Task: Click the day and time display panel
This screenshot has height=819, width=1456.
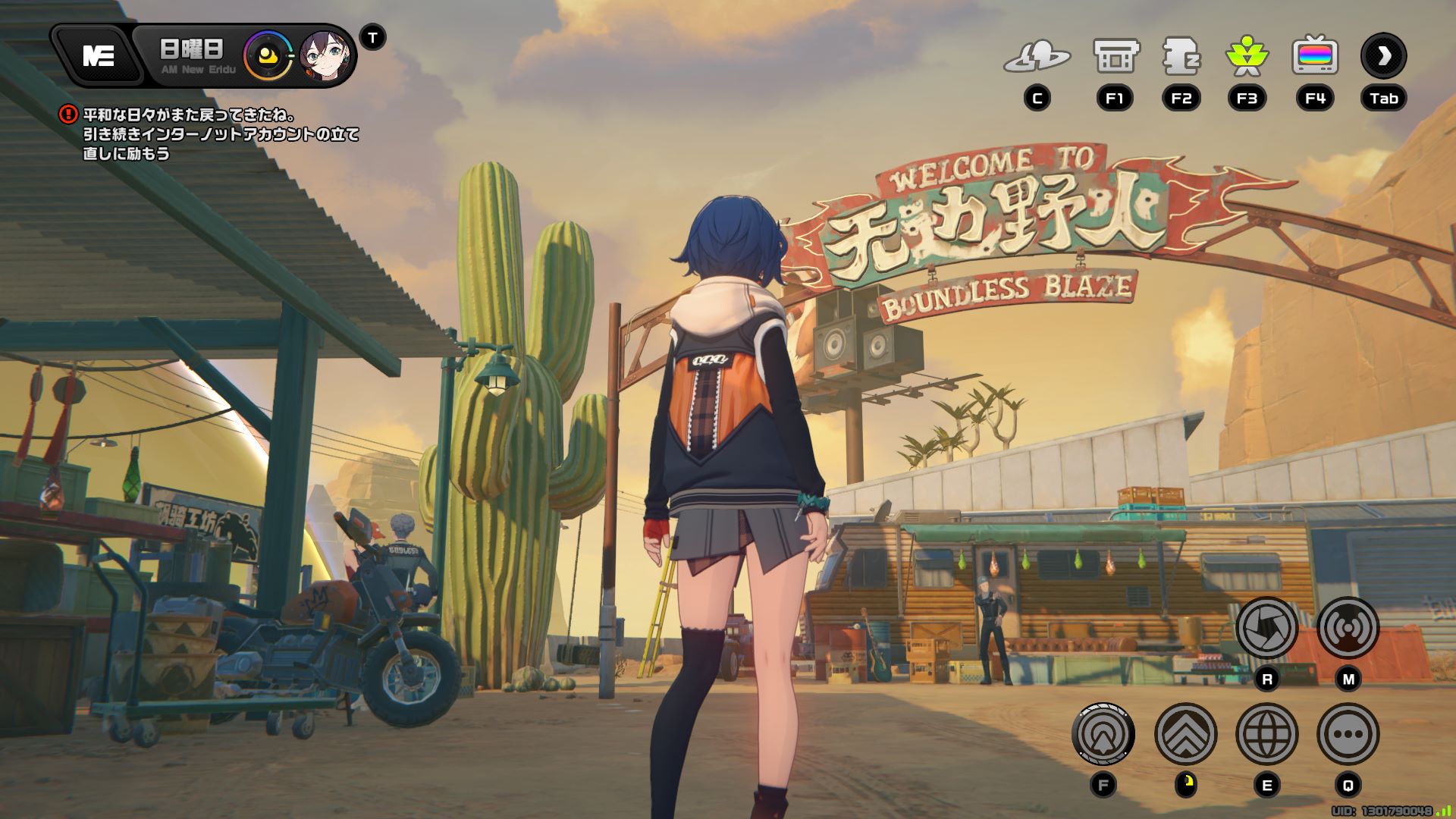Action: 193,56
